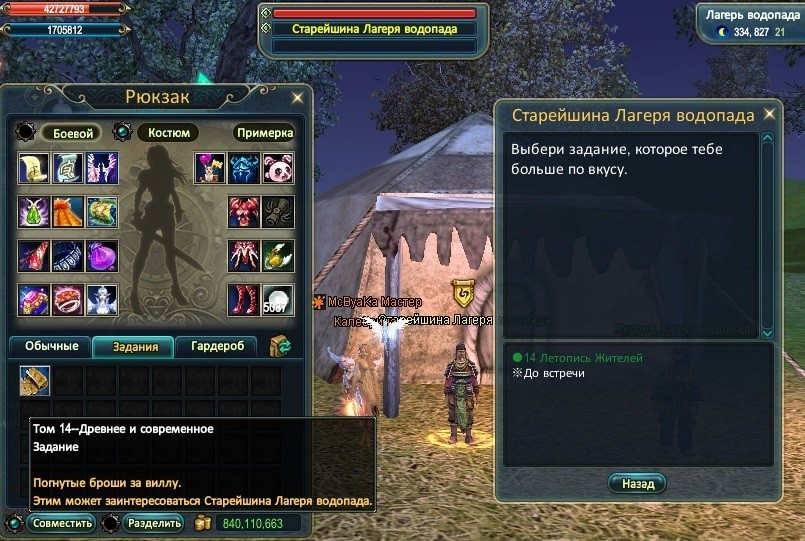The image size is (805, 541).
Task: Click the Назад button
Action: 637,484
